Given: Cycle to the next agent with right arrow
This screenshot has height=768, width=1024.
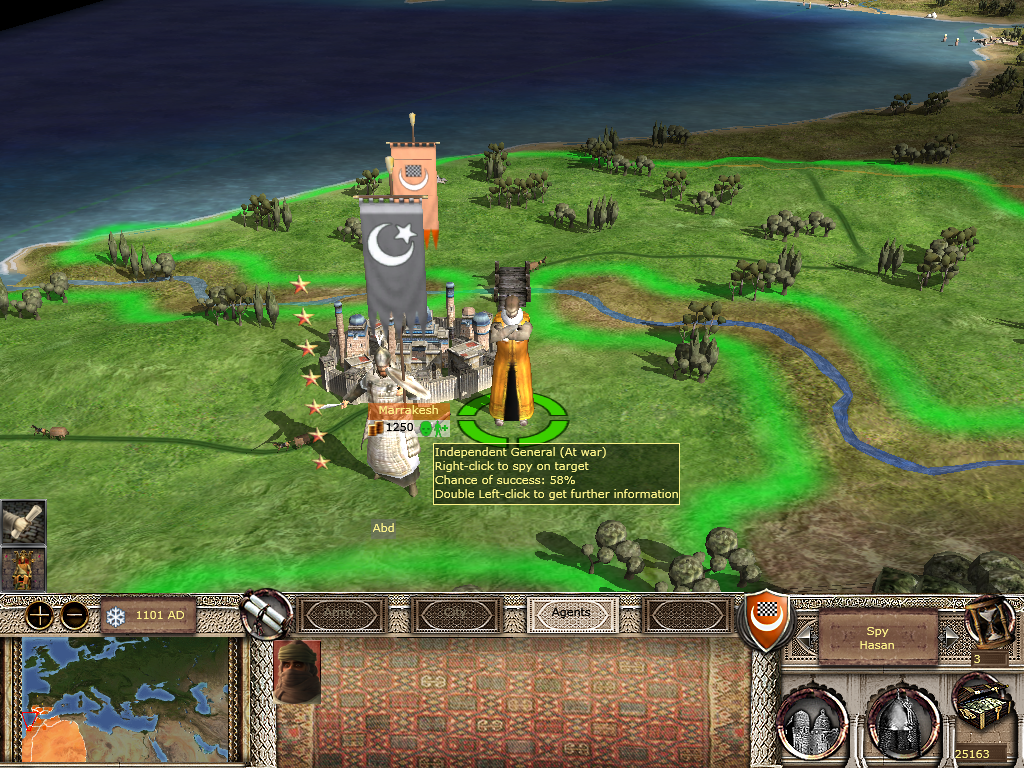Looking at the screenshot, I should [952, 635].
